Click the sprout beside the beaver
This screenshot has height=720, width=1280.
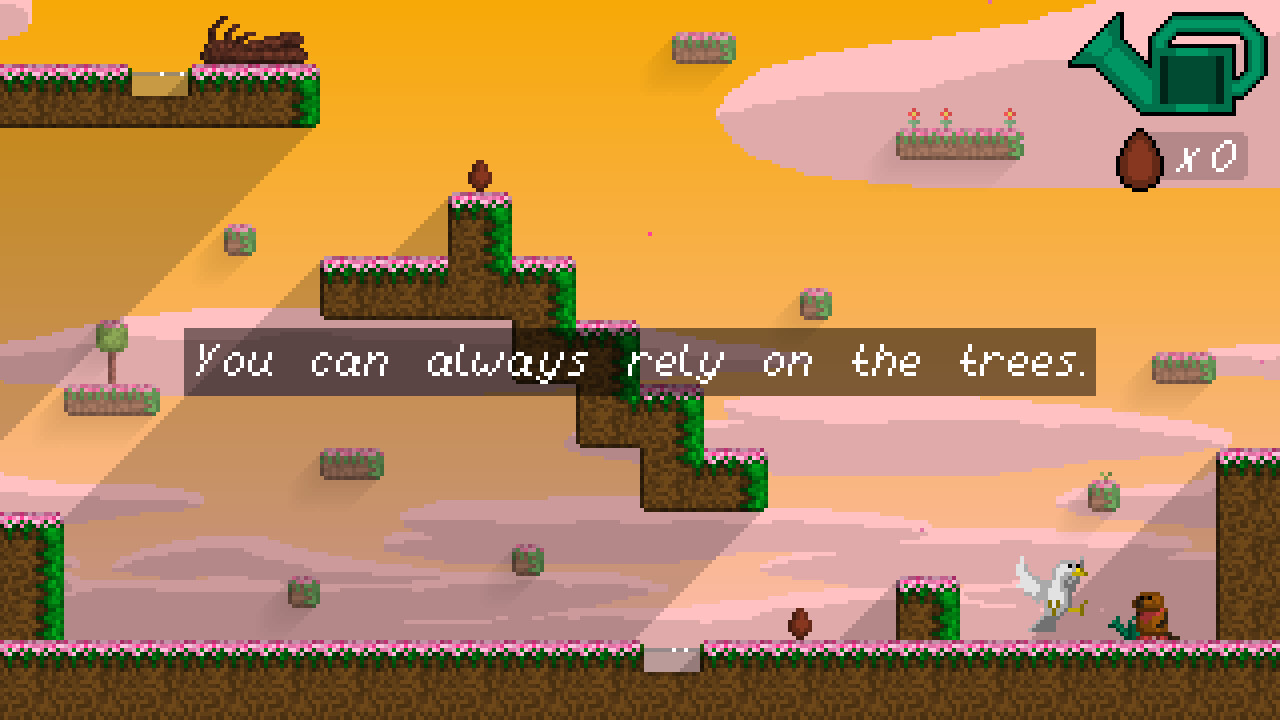click(1124, 626)
